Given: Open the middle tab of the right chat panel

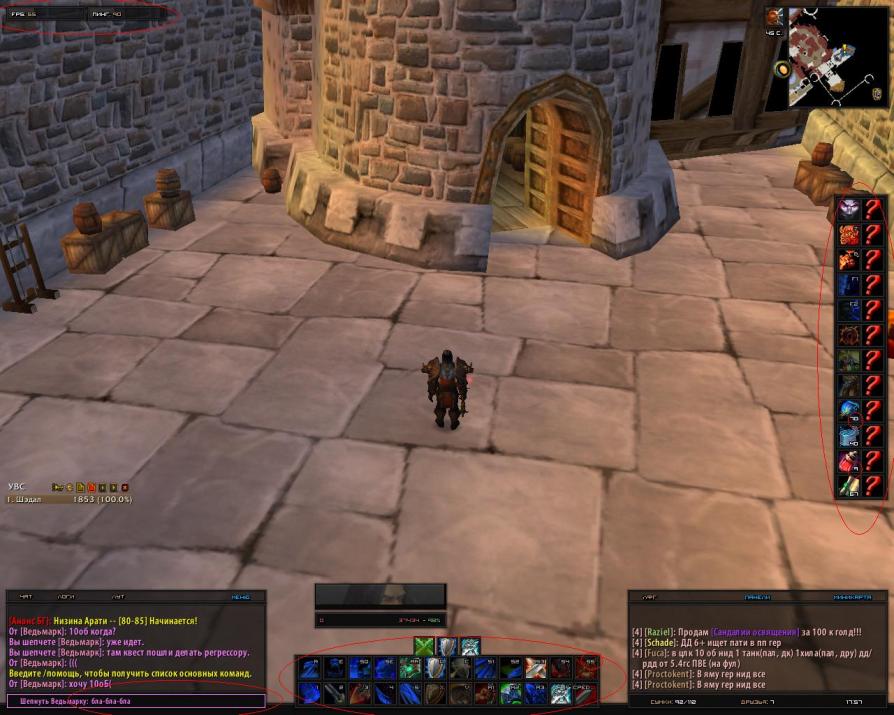Looking at the screenshot, I should tap(757, 596).
